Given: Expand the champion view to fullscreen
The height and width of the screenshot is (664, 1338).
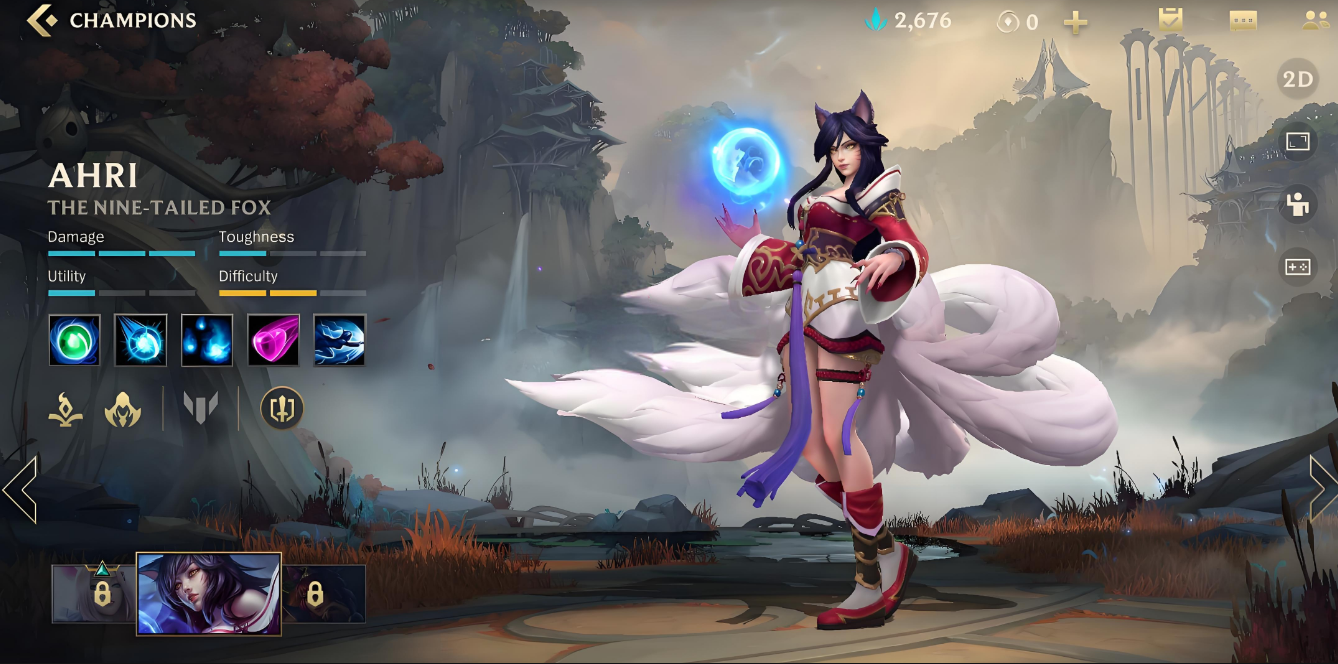Looking at the screenshot, I should coord(1297,142).
